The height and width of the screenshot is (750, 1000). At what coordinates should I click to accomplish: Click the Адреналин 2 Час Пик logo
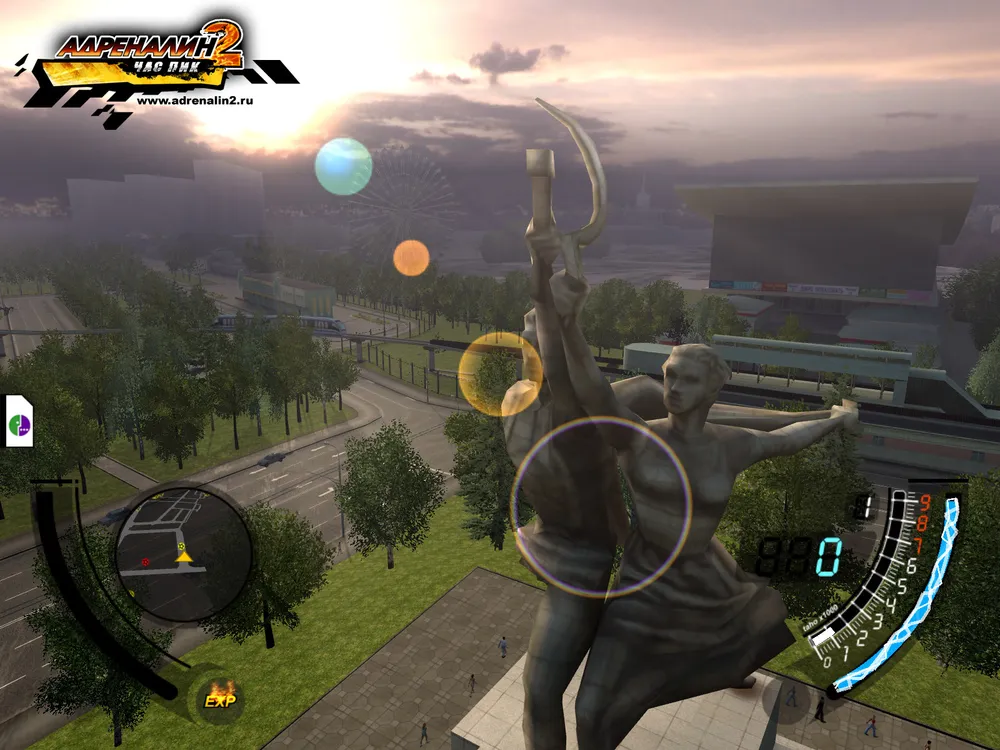pyautogui.click(x=150, y=55)
